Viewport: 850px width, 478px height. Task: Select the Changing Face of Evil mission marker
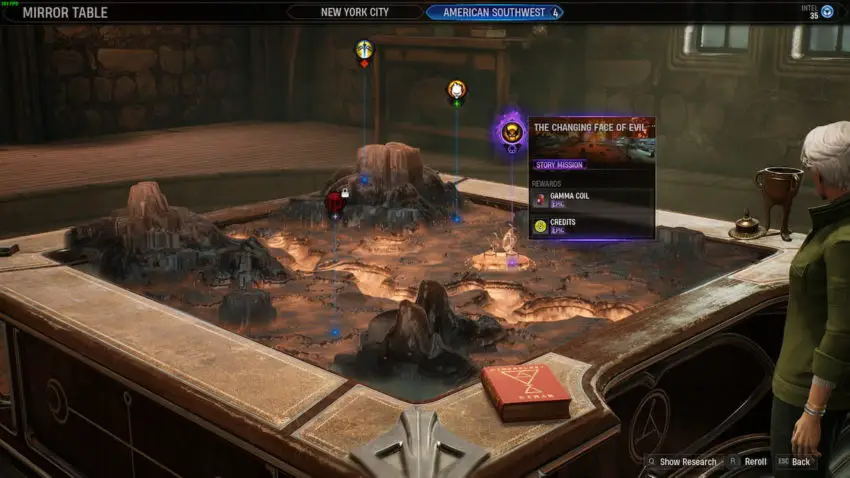[511, 131]
